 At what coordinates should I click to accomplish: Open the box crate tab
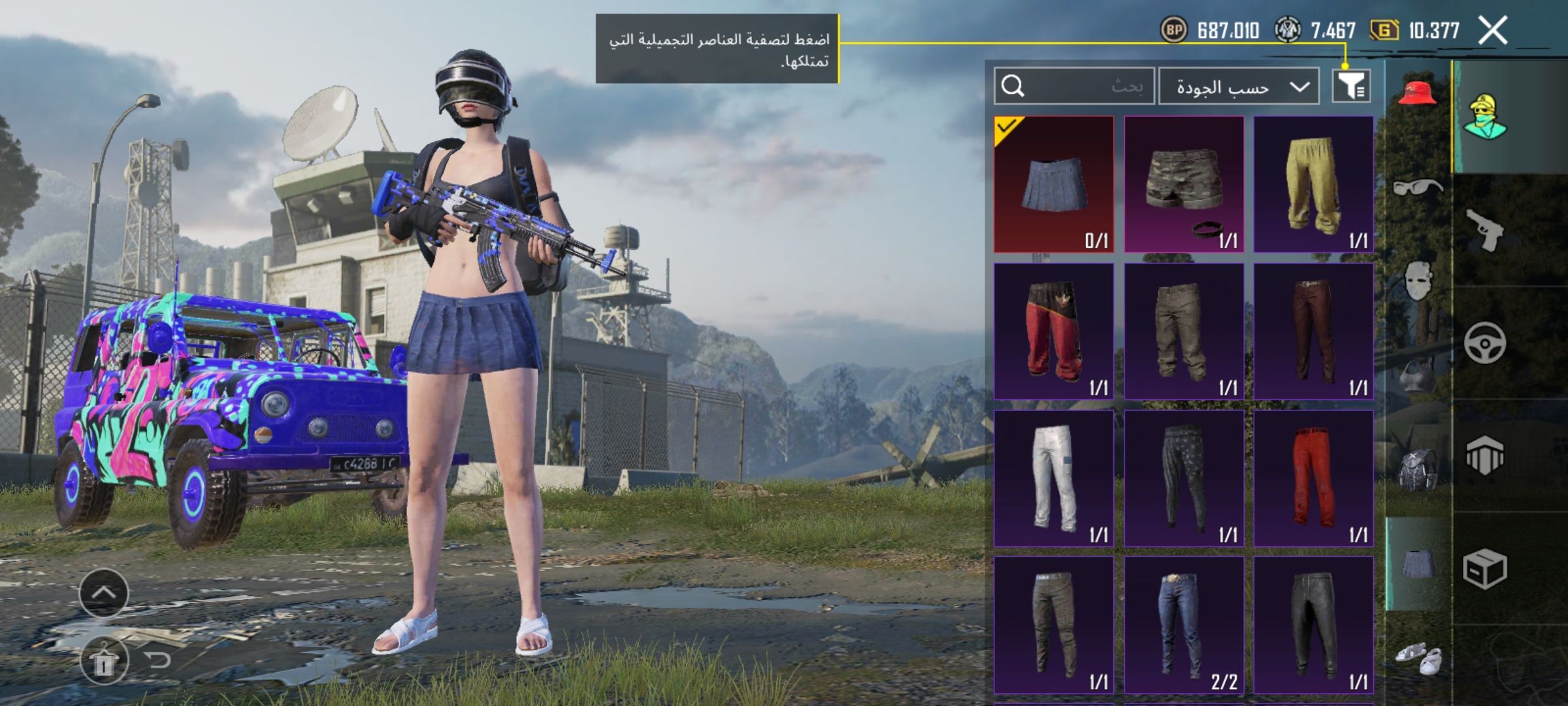pos(1484,569)
